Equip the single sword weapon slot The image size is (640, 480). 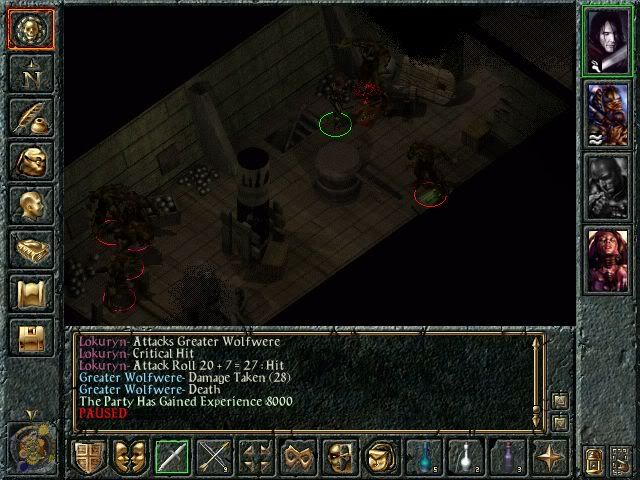coord(172,457)
